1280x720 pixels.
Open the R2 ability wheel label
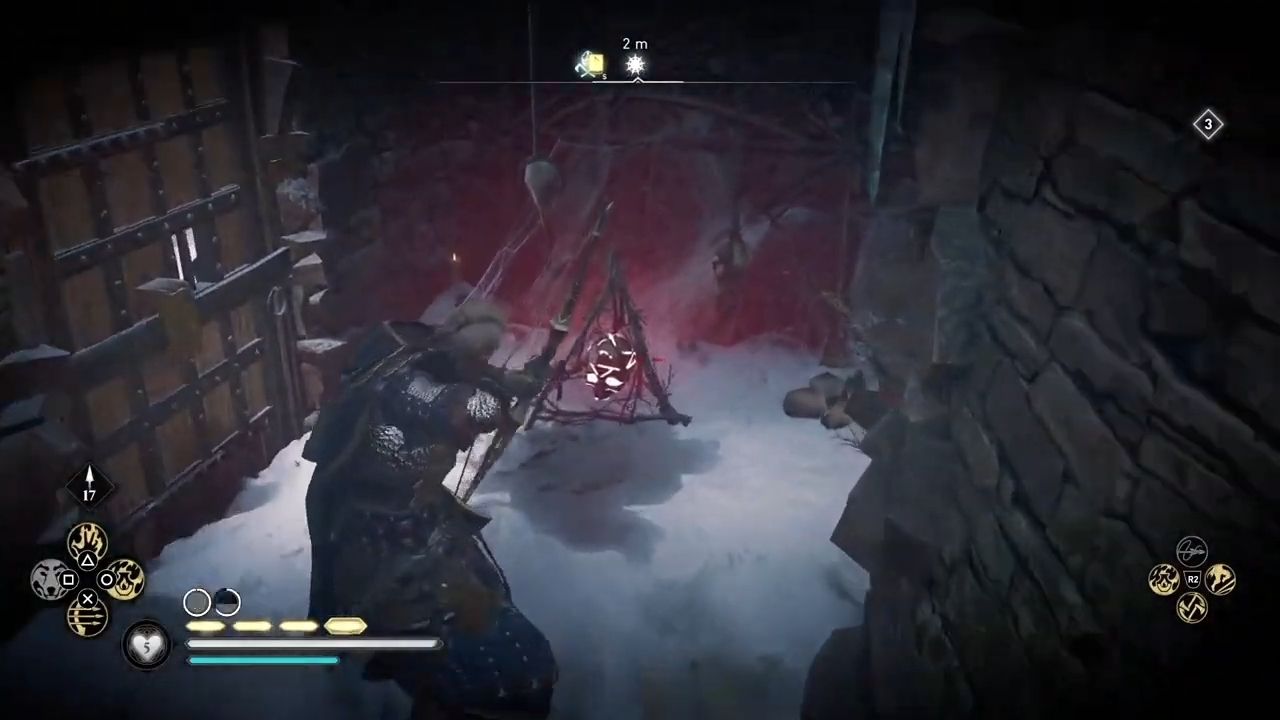(1192, 578)
